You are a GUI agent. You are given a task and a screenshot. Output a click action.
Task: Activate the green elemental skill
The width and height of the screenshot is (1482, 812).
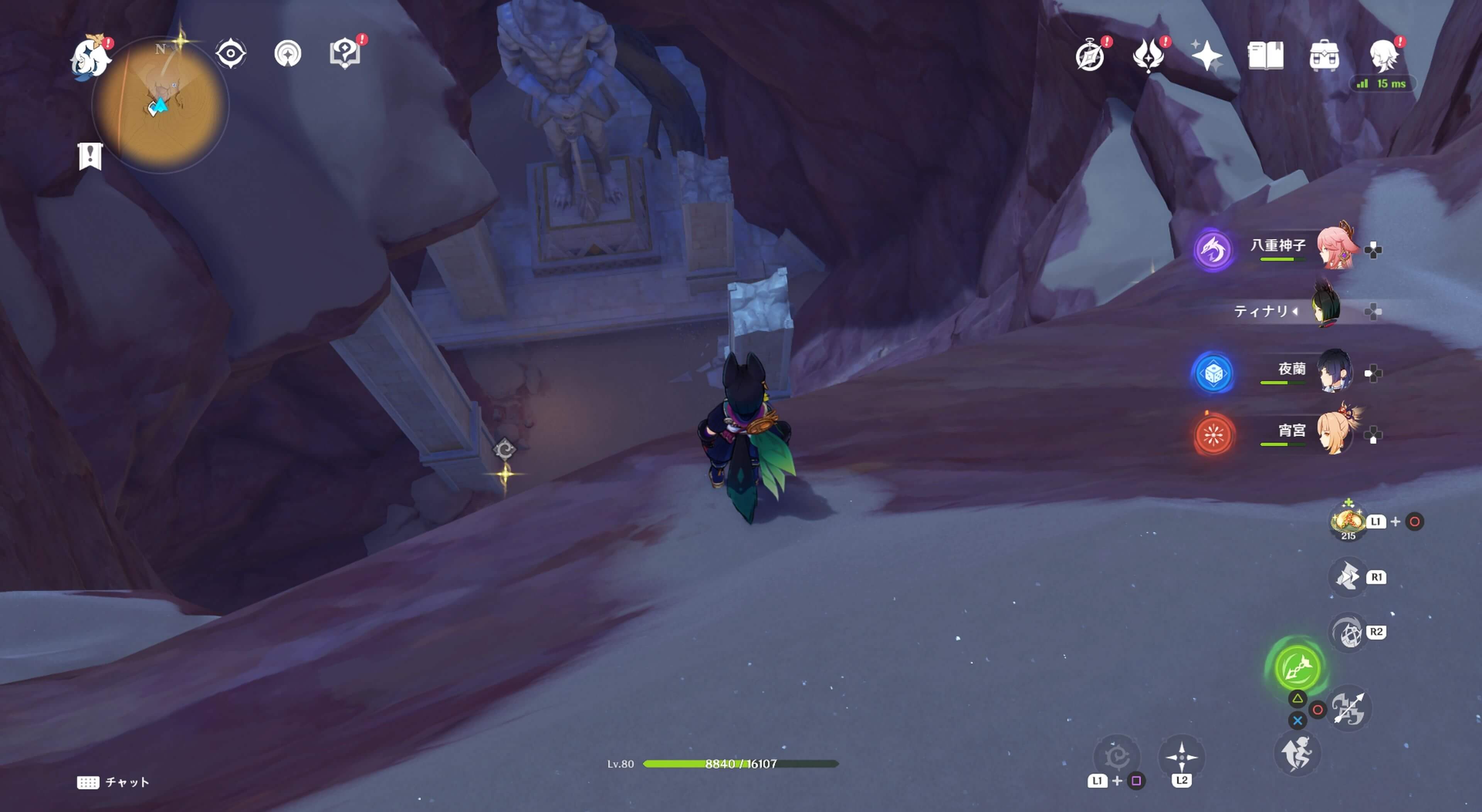[x=1297, y=667]
